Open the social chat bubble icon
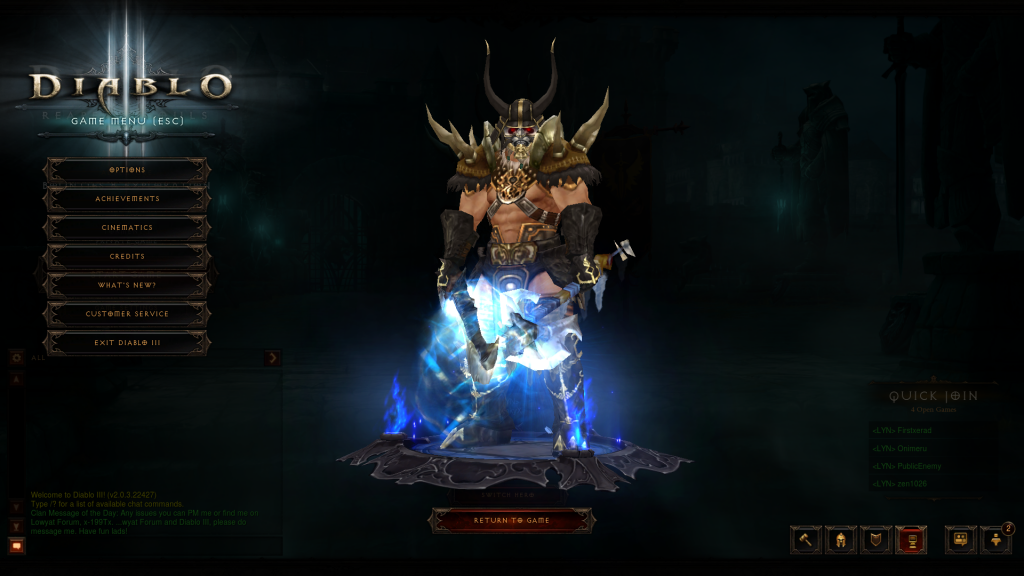The width and height of the screenshot is (1024, 576). [x=960, y=540]
